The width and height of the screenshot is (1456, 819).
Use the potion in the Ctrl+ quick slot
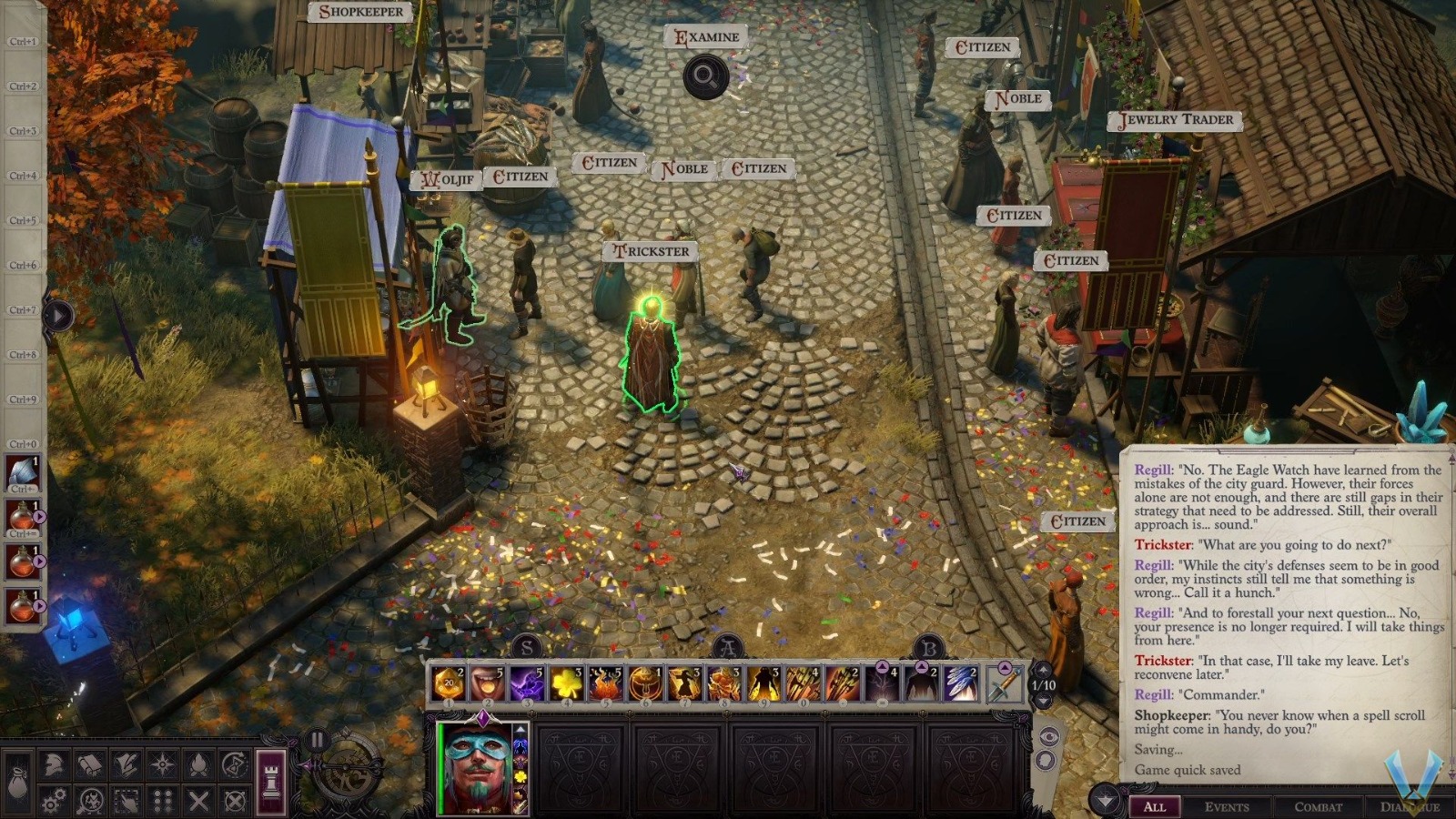tap(23, 517)
